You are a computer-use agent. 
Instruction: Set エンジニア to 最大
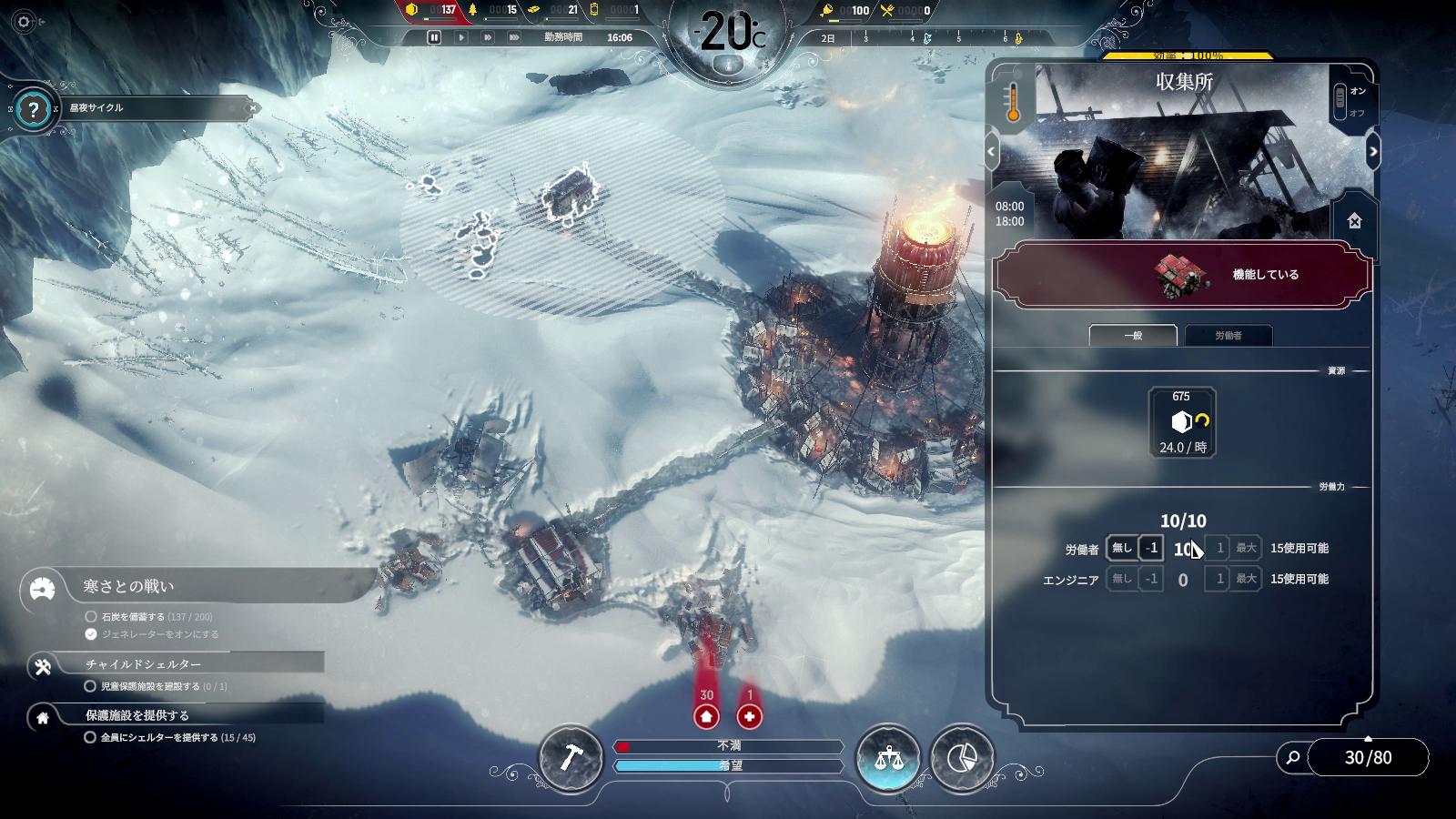coord(1246,579)
